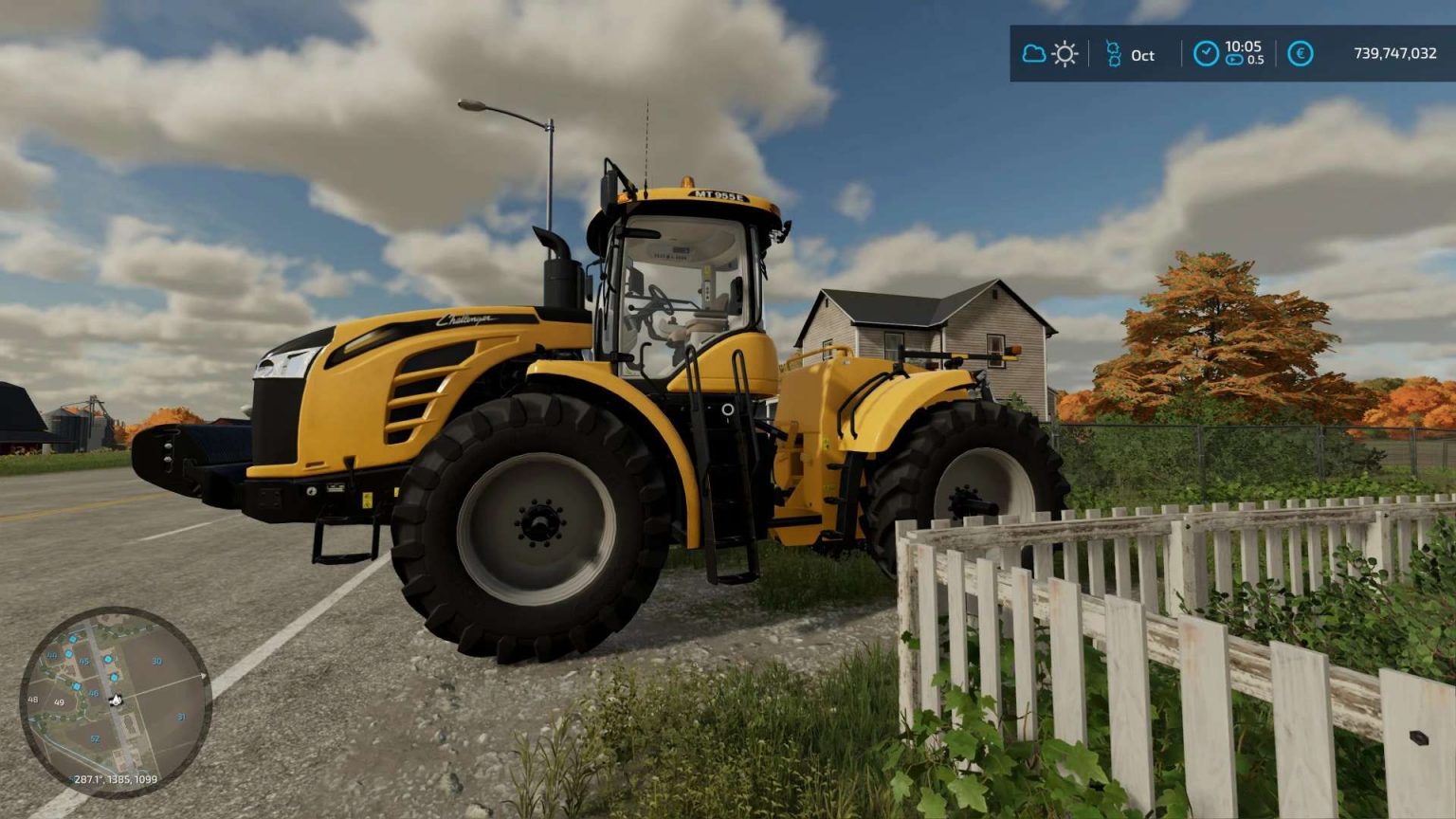This screenshot has height=819, width=1456.
Task: Click the seasonal forecast icon next to Oct
Action: pos(1116,54)
